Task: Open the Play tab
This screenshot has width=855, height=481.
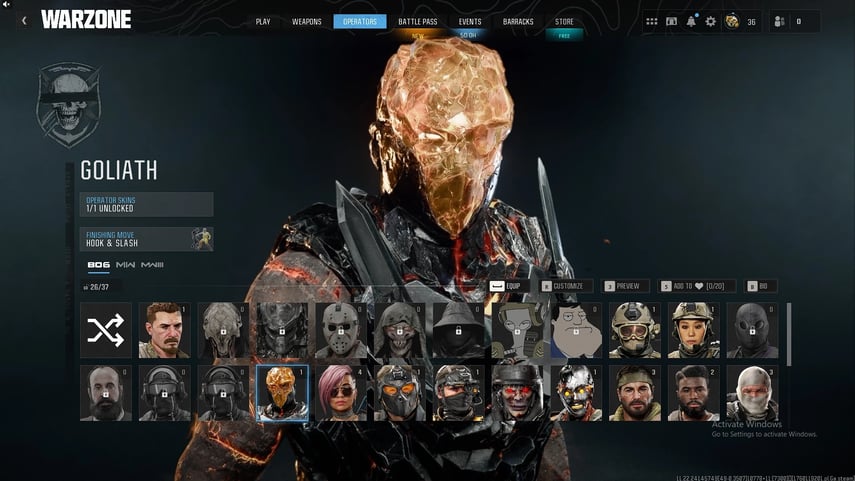Action: click(x=263, y=21)
